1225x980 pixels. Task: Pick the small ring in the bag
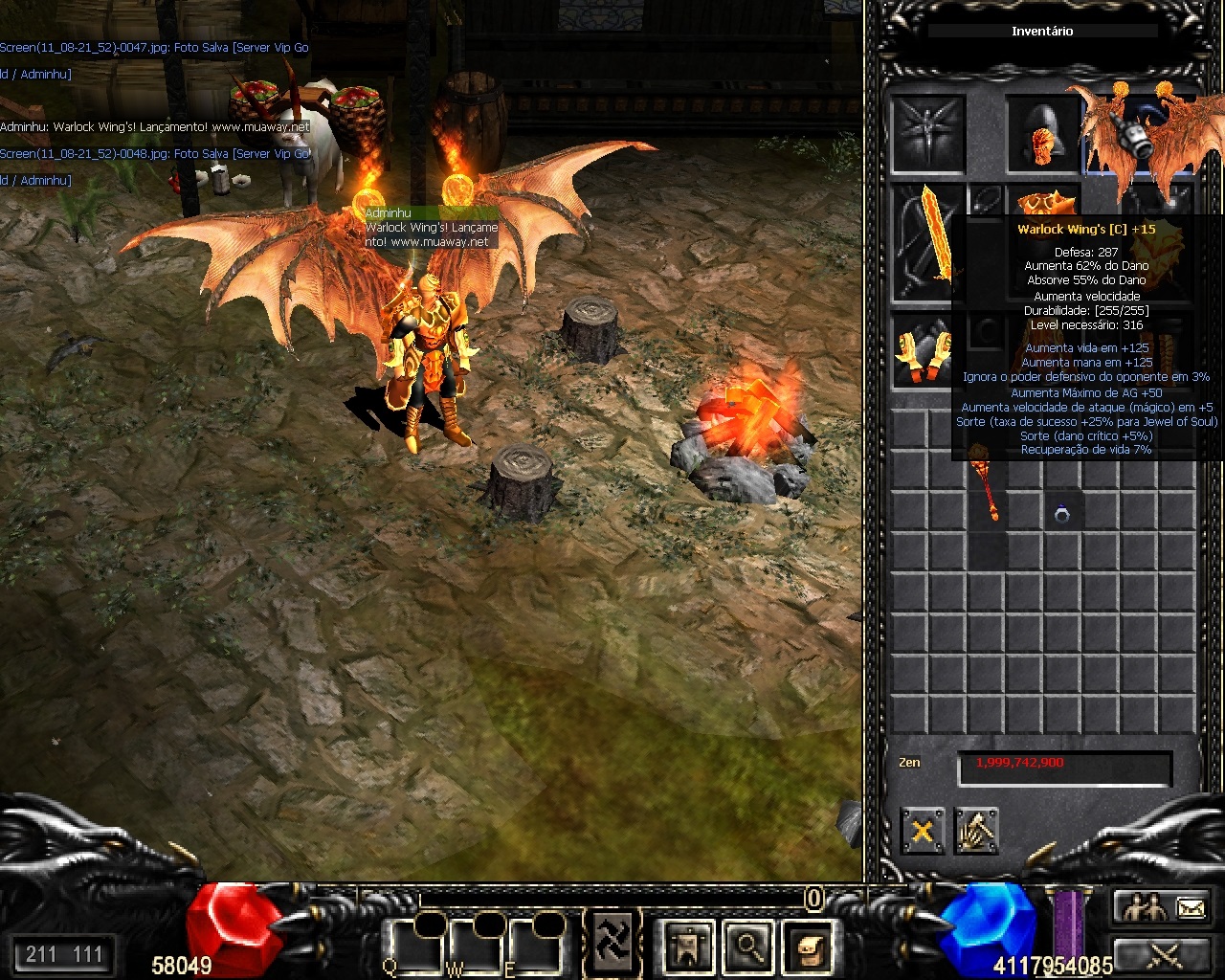1061,515
